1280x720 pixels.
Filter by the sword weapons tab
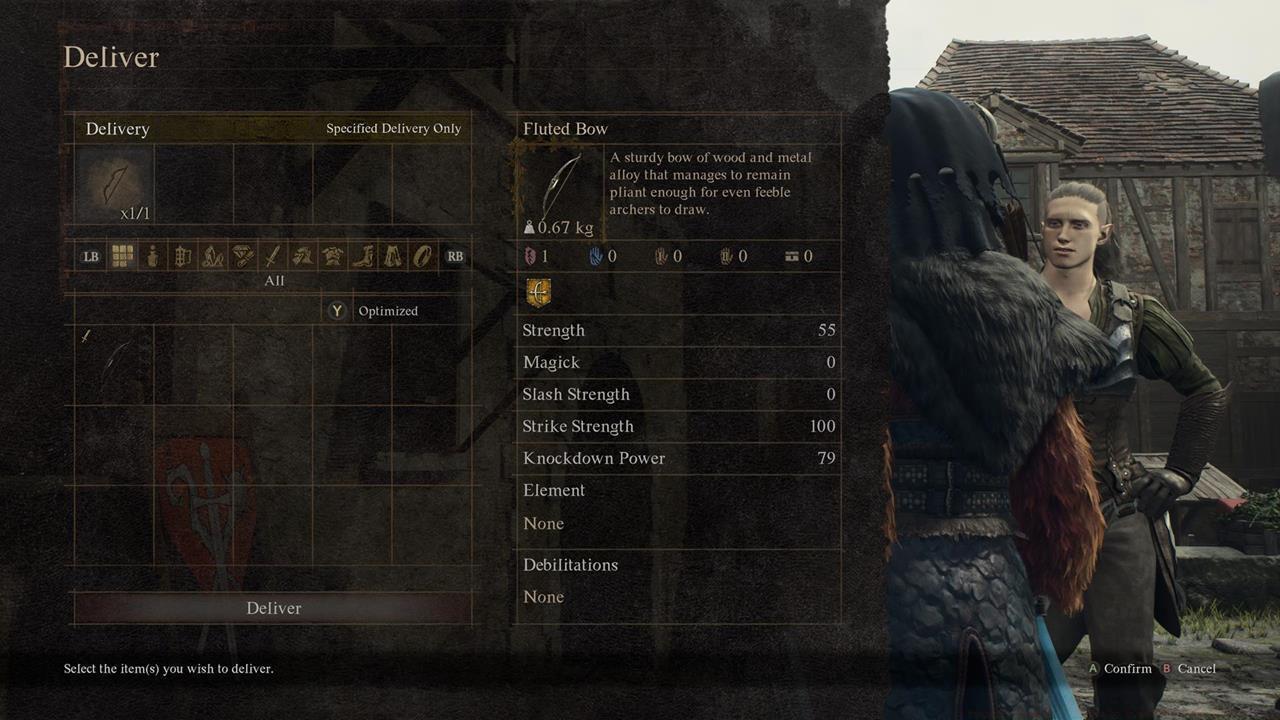pyautogui.click(x=273, y=256)
